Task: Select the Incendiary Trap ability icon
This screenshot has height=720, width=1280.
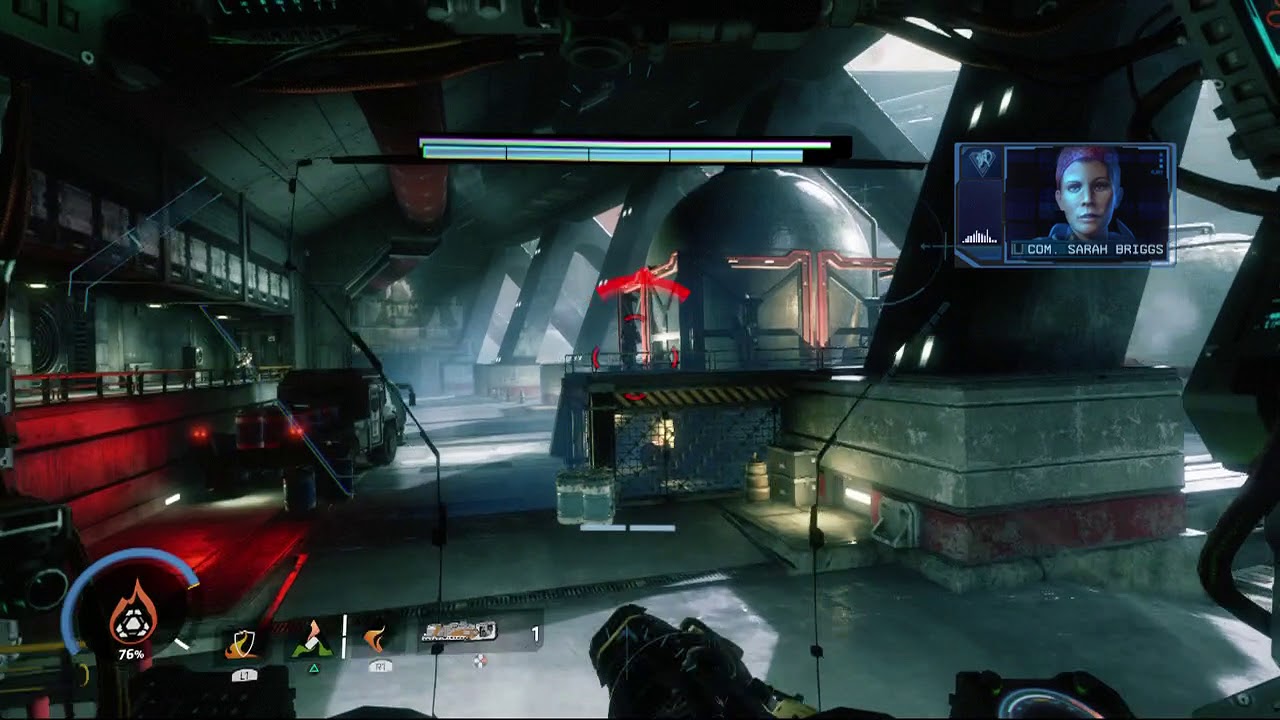Action: (x=312, y=640)
